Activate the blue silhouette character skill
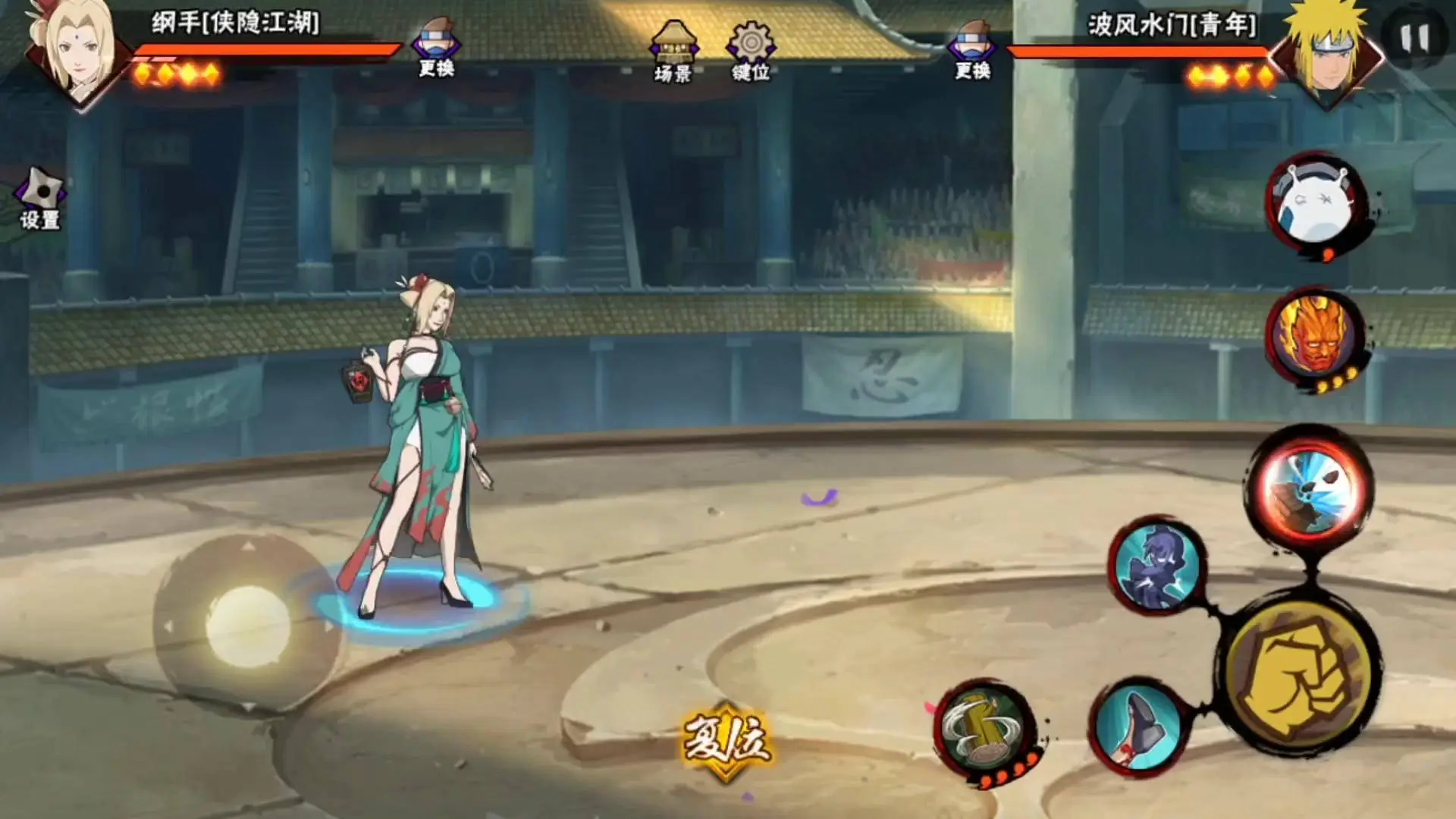Screen dimensions: 1456x819 pyautogui.click(x=1156, y=565)
